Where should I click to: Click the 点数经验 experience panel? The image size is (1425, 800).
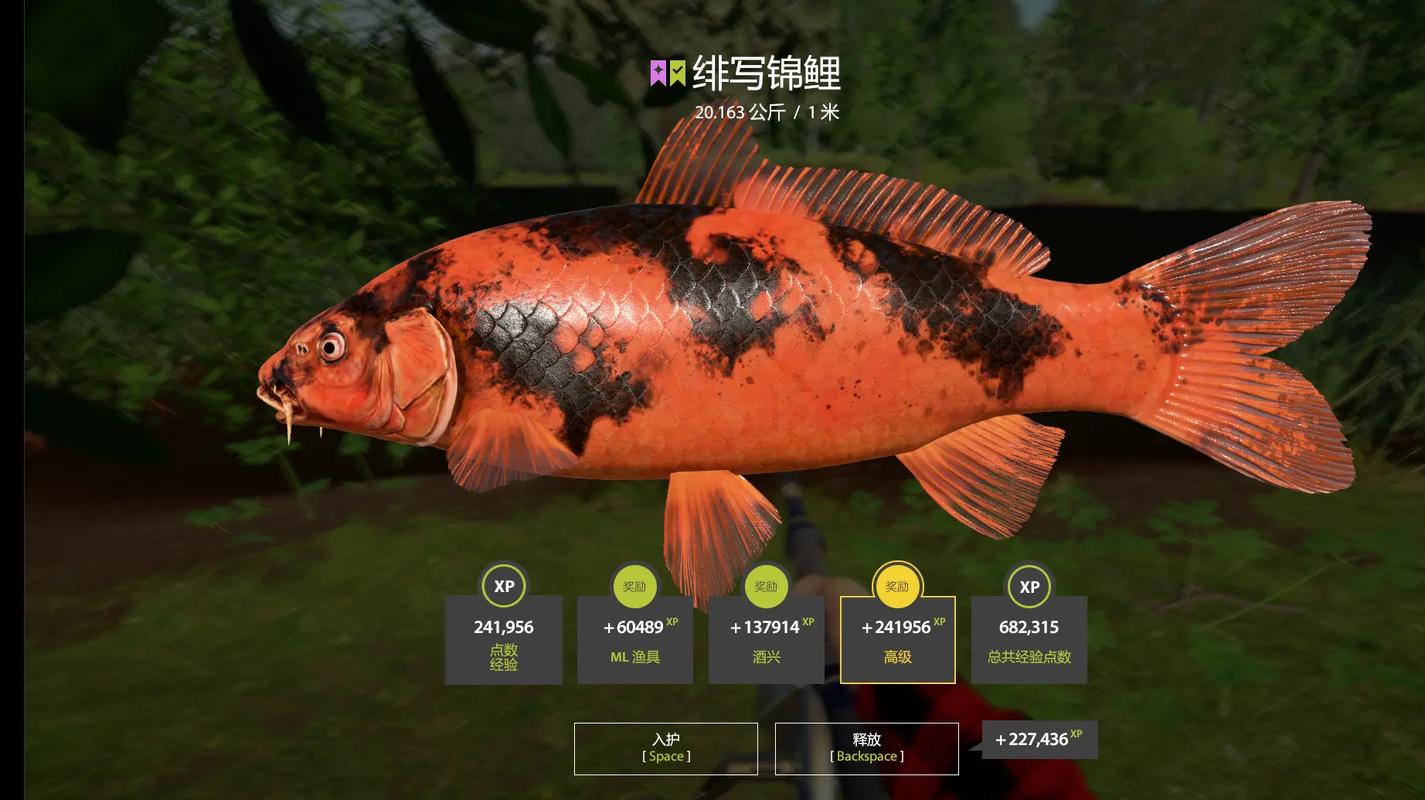503,645
